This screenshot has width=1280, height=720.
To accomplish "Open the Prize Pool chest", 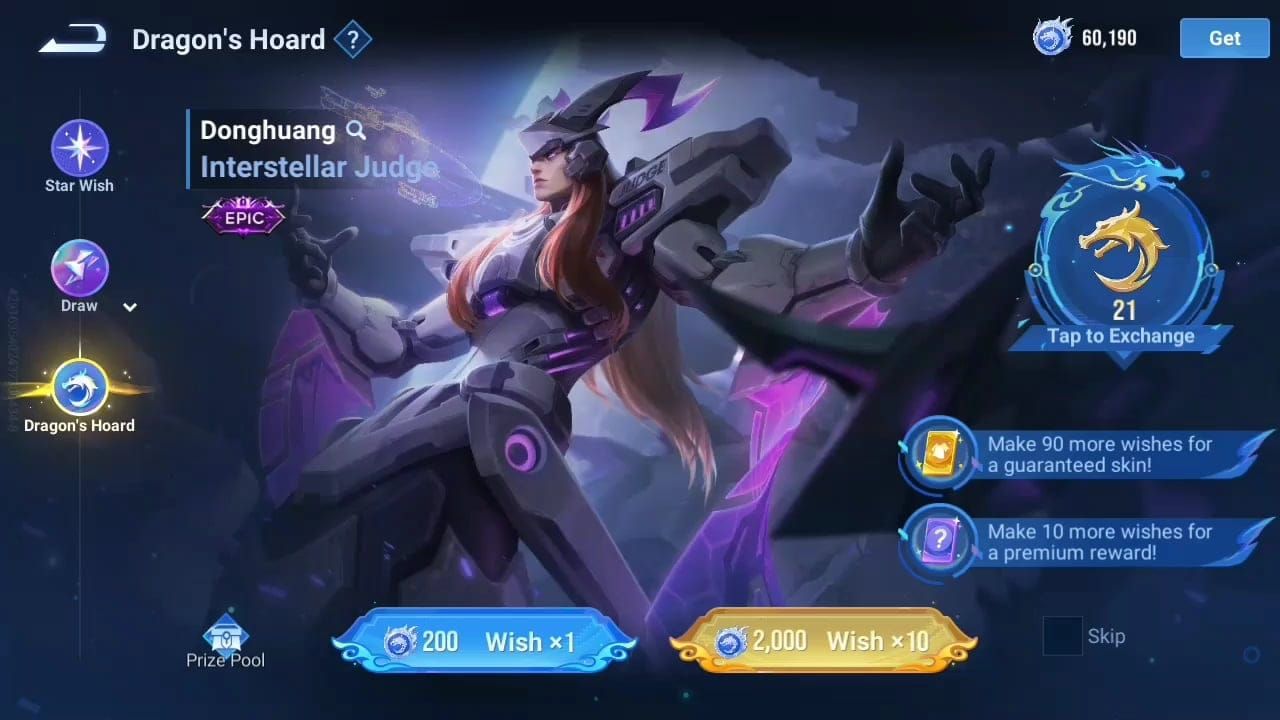I will [226, 637].
